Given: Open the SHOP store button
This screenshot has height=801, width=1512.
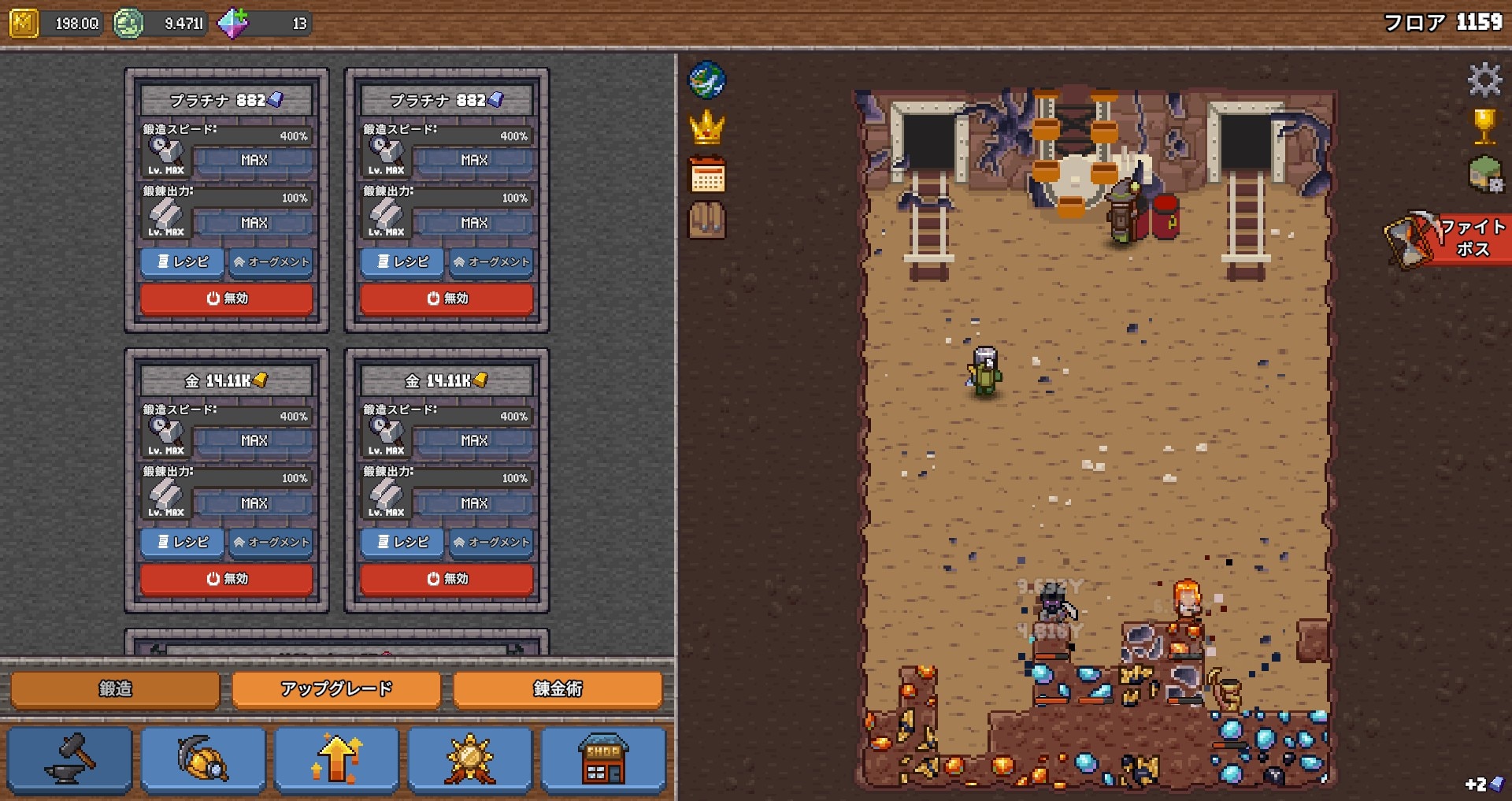Looking at the screenshot, I should click(x=603, y=757).
